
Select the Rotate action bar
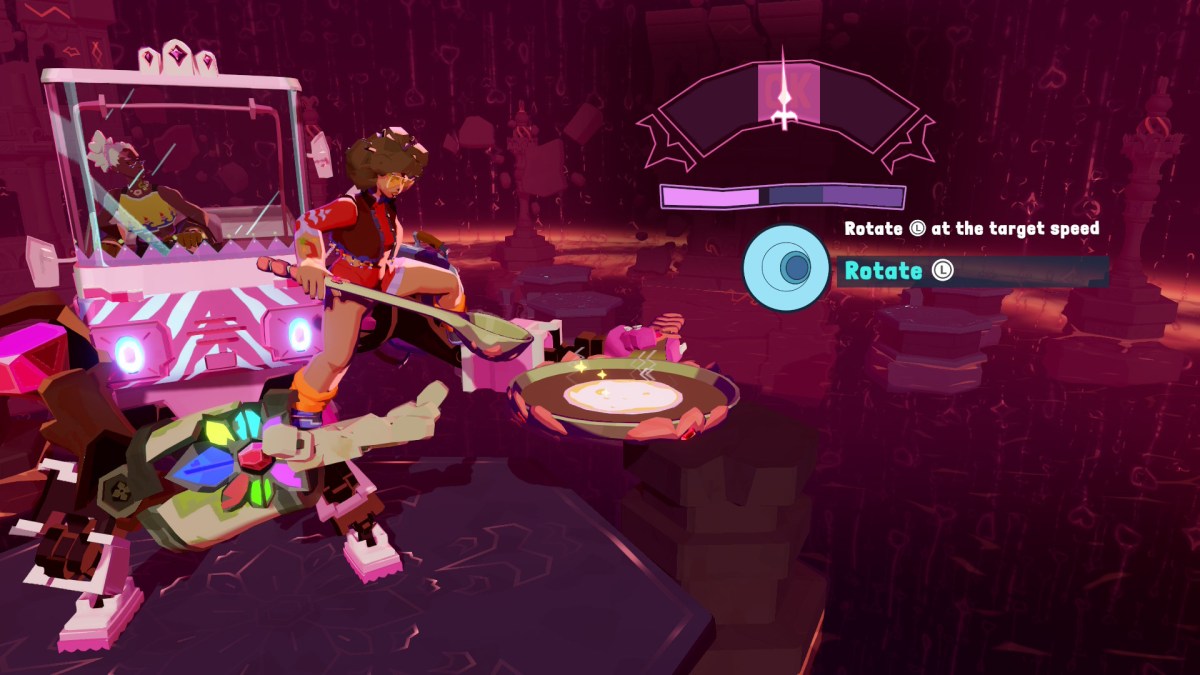[x=972, y=271]
